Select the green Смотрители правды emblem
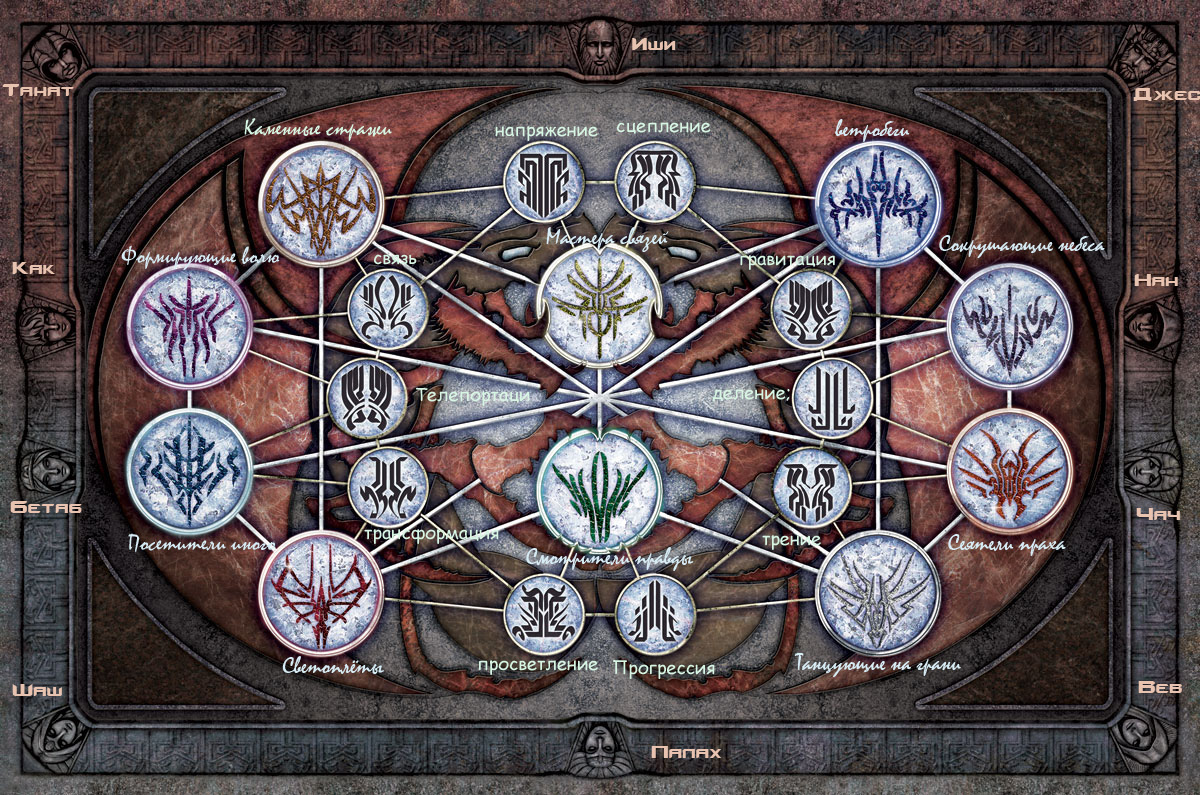This screenshot has width=1200, height=795. 598,488
